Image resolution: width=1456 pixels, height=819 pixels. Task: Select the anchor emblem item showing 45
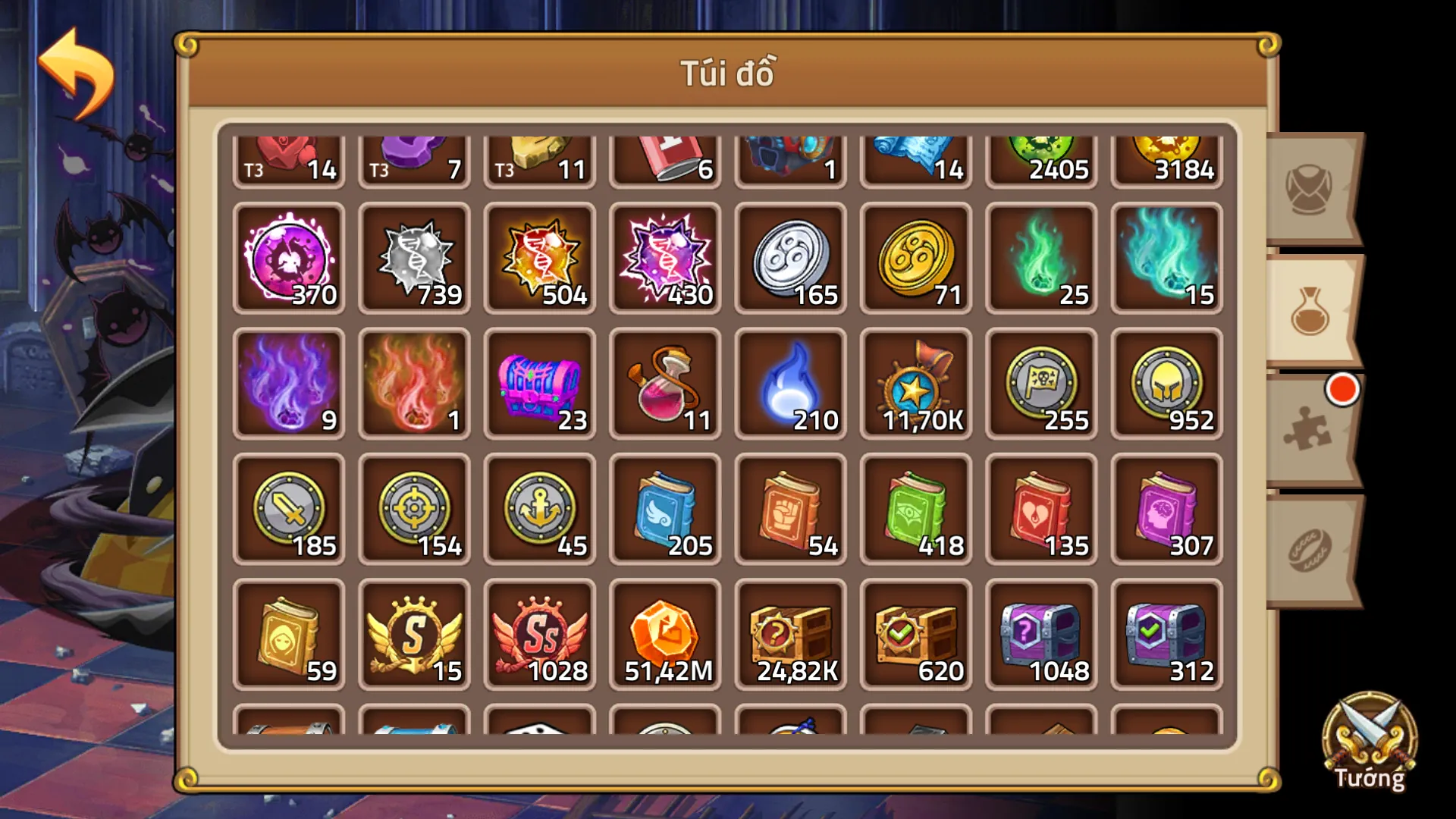539,510
